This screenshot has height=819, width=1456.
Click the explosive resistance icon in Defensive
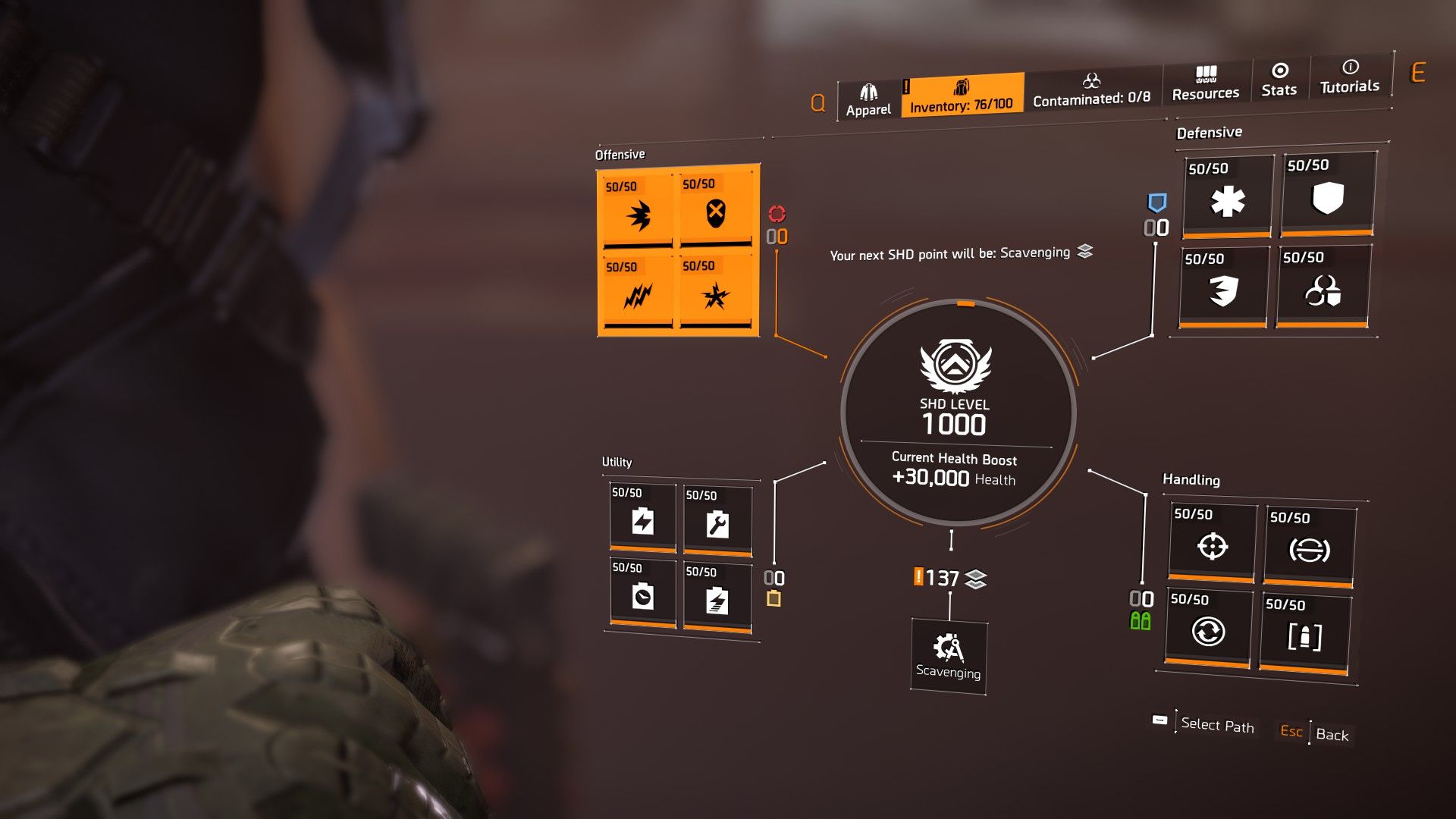1225,293
